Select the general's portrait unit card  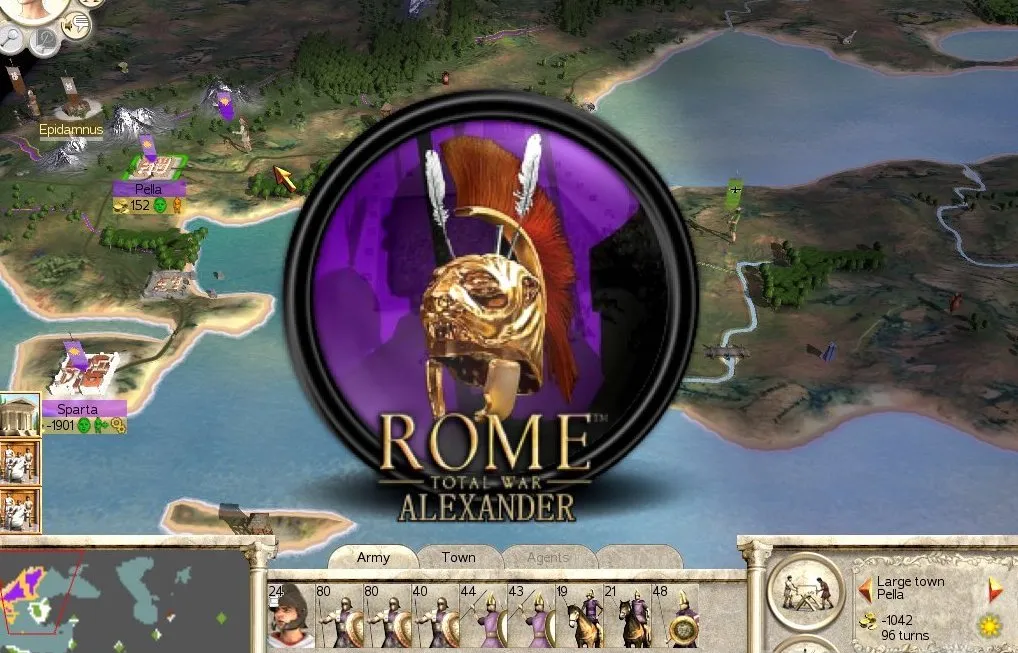click(289, 617)
